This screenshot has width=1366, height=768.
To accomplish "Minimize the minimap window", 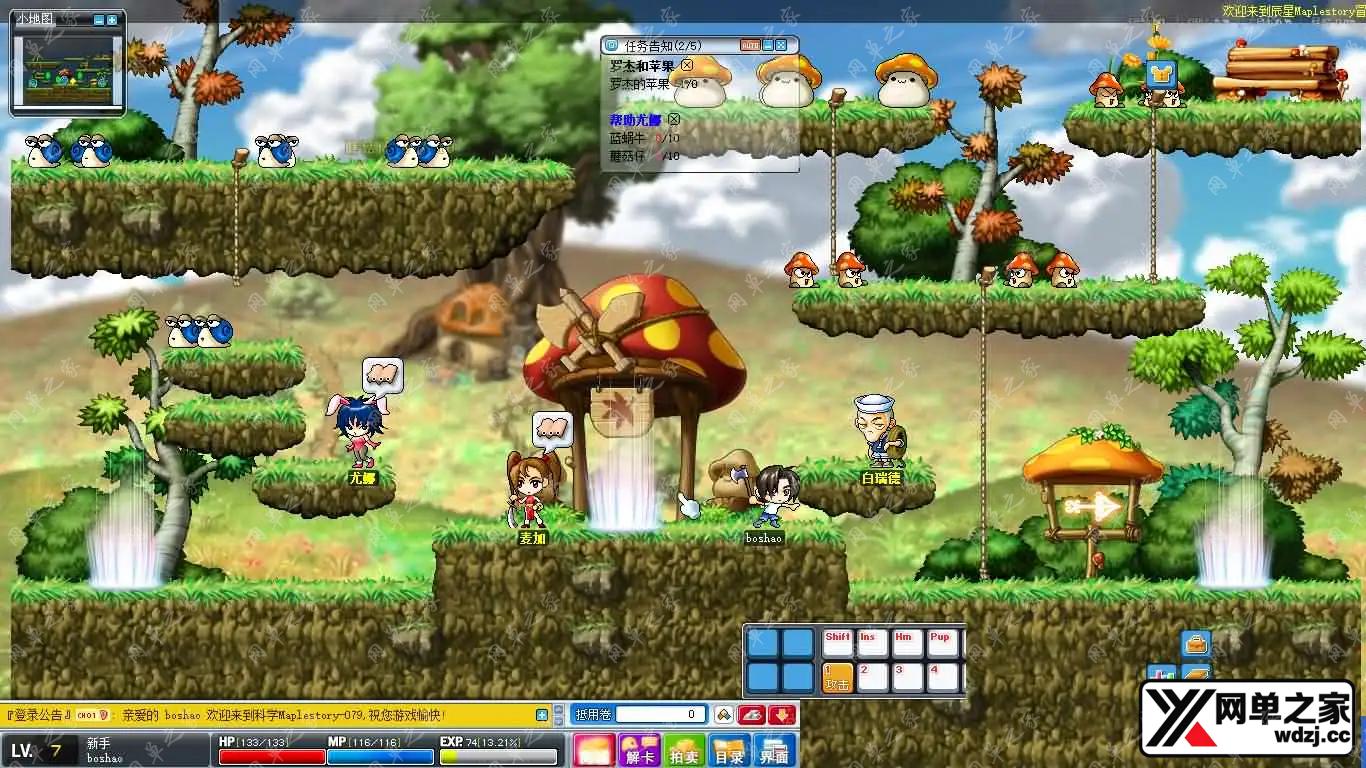I will [x=99, y=20].
